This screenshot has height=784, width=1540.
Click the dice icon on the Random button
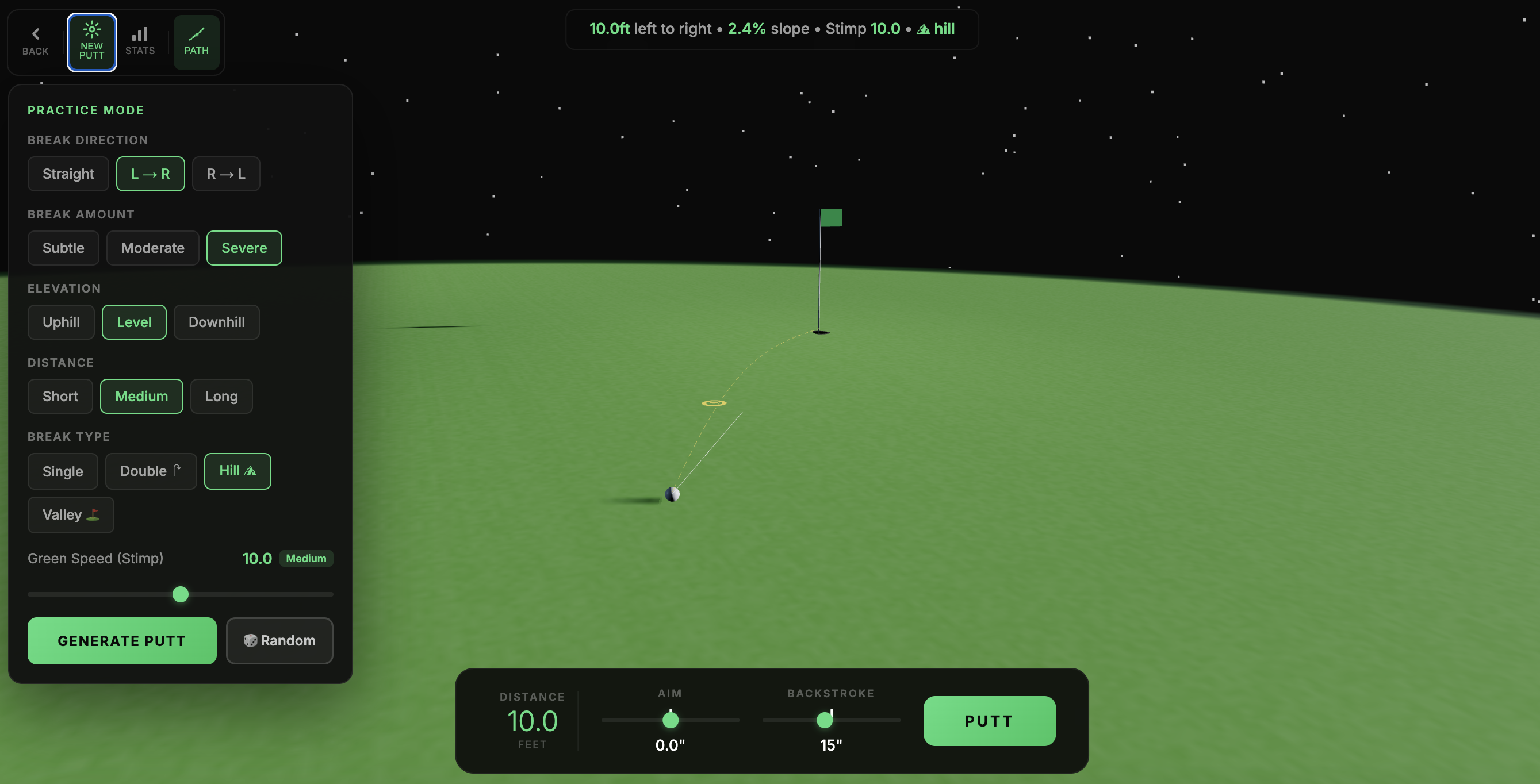[x=251, y=640]
